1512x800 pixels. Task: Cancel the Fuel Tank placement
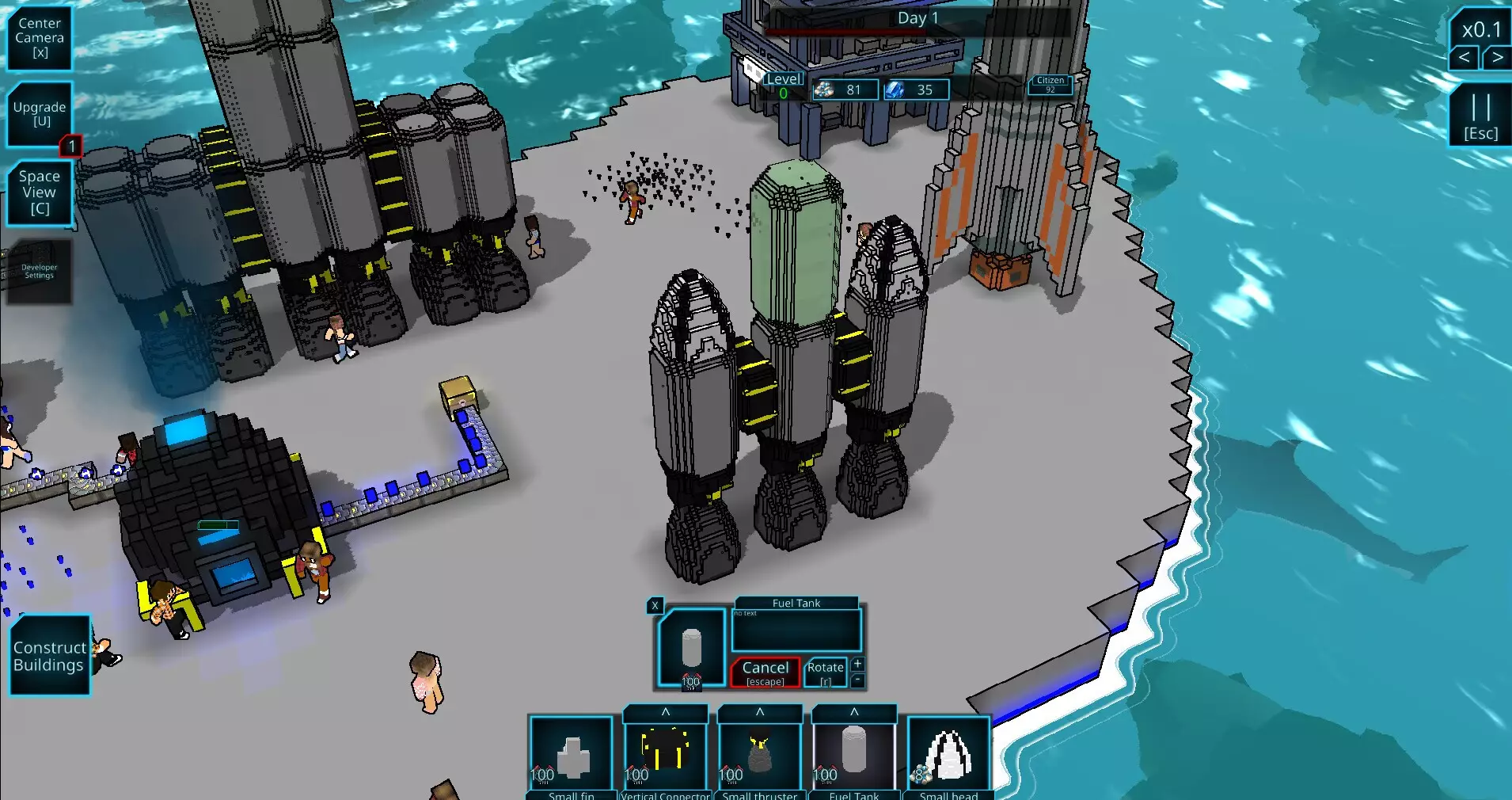(x=764, y=672)
